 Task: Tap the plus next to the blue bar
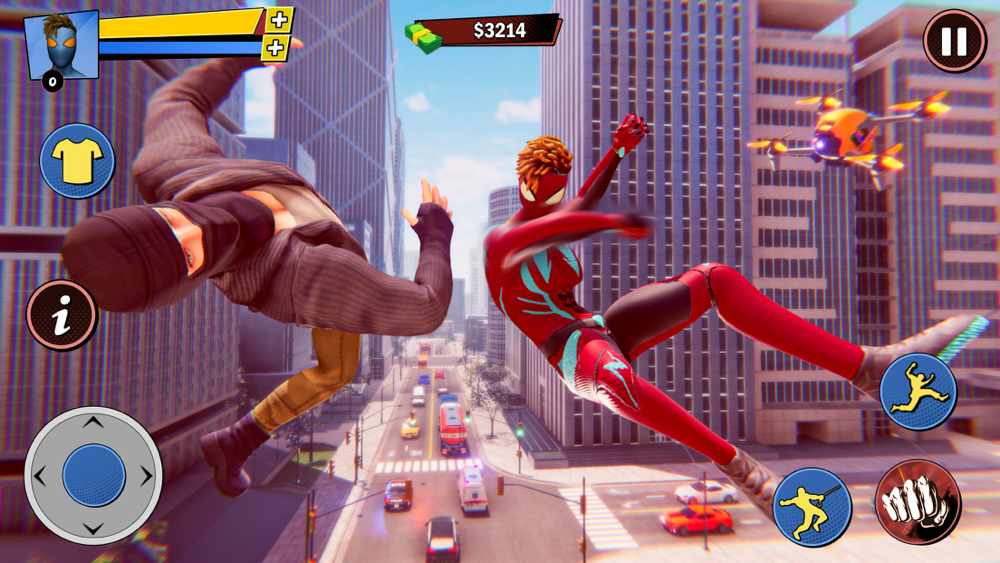click(275, 47)
